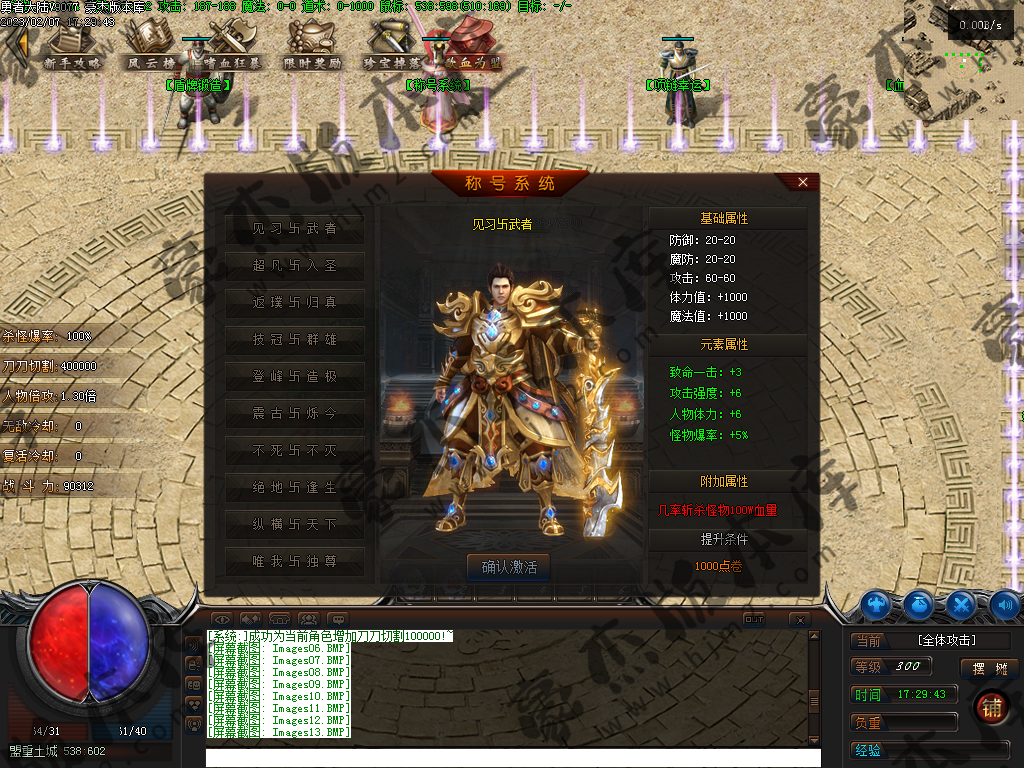1024x768 pixels.
Task: Pick the 纵横卐天下 title
Action: pyautogui.click(x=295, y=524)
